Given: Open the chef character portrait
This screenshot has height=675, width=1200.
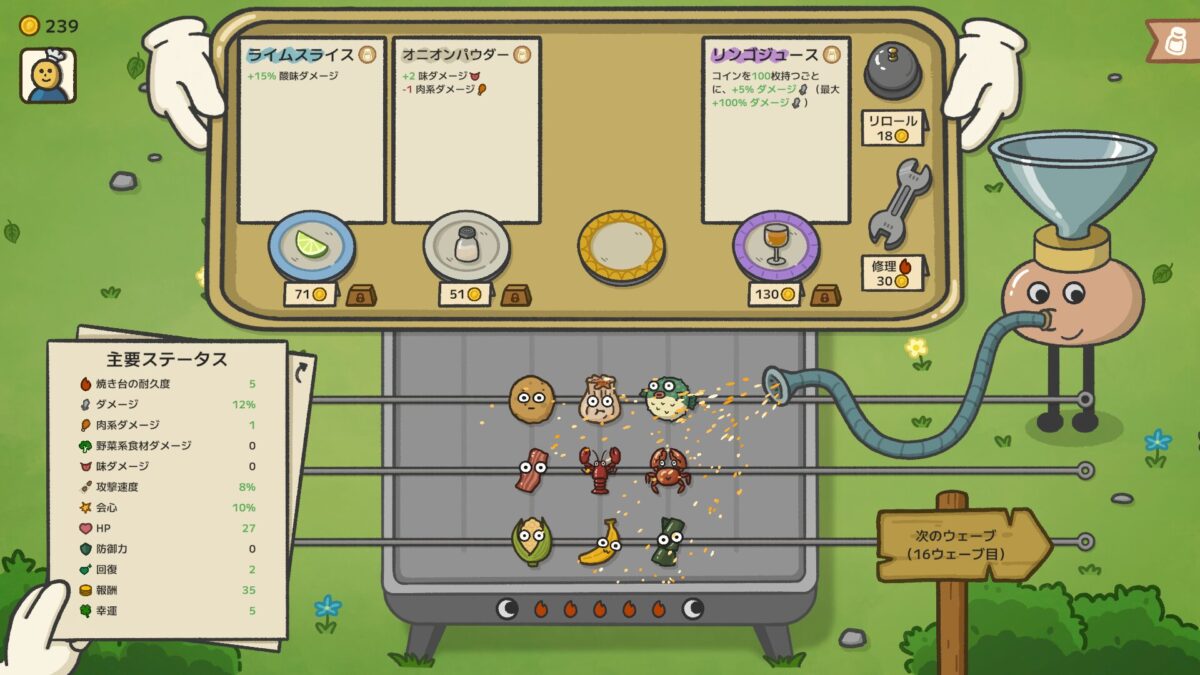Looking at the screenshot, I should click(47, 75).
